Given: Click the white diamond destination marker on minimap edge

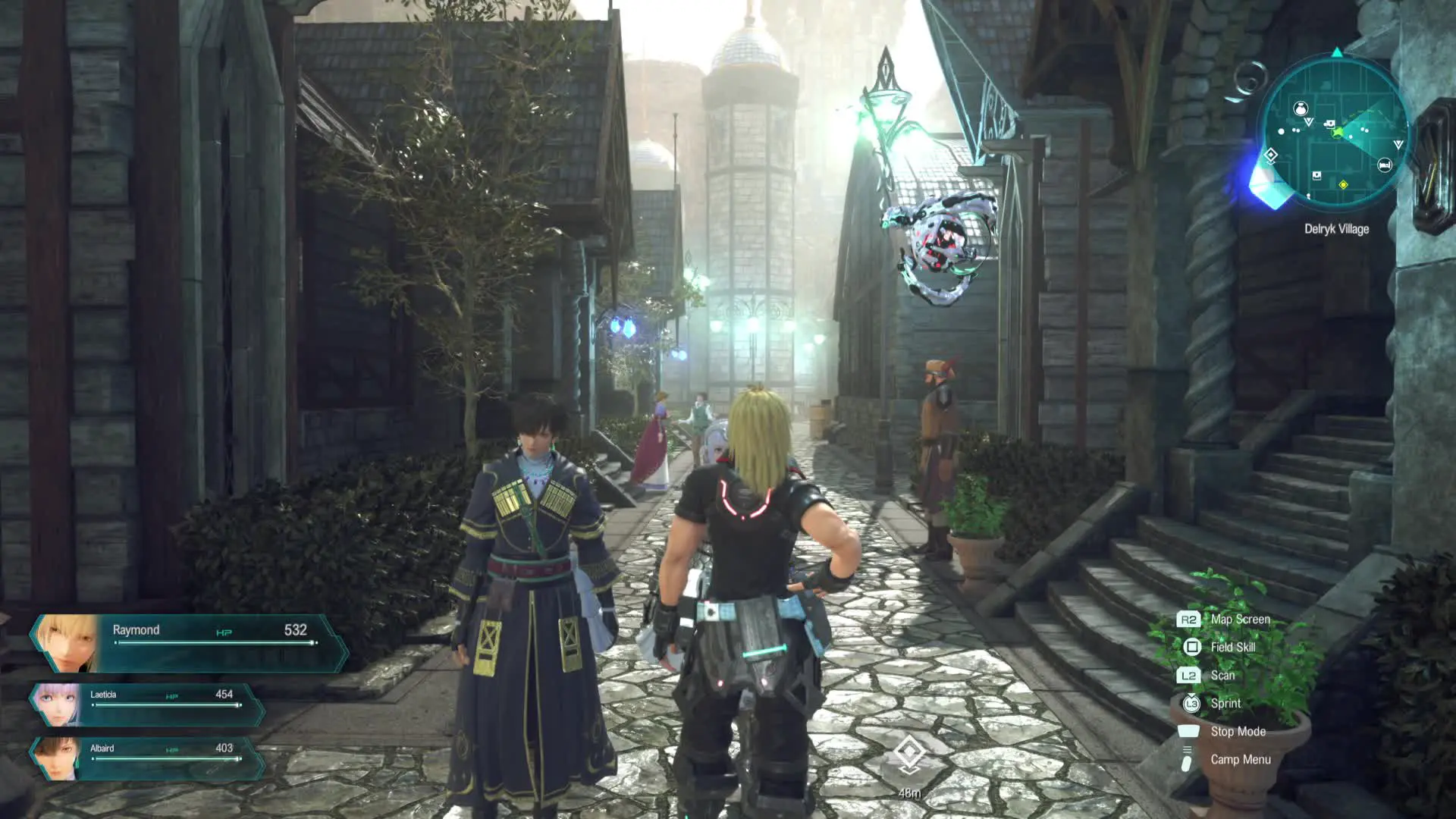Looking at the screenshot, I should pyautogui.click(x=1271, y=155).
